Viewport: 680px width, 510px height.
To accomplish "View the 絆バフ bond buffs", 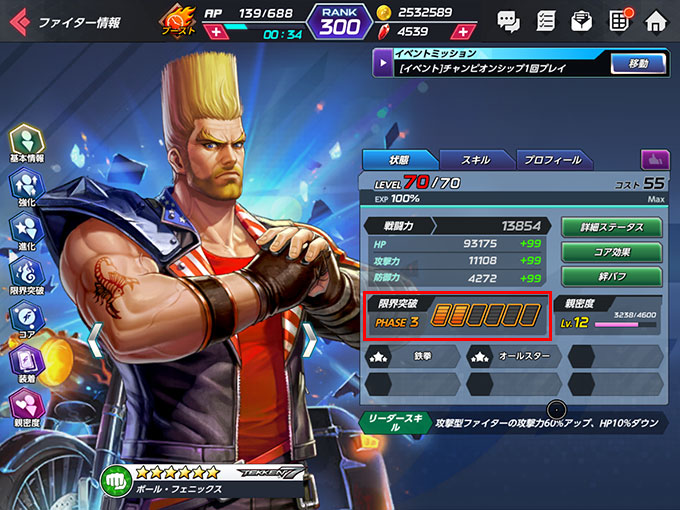I will coord(615,276).
